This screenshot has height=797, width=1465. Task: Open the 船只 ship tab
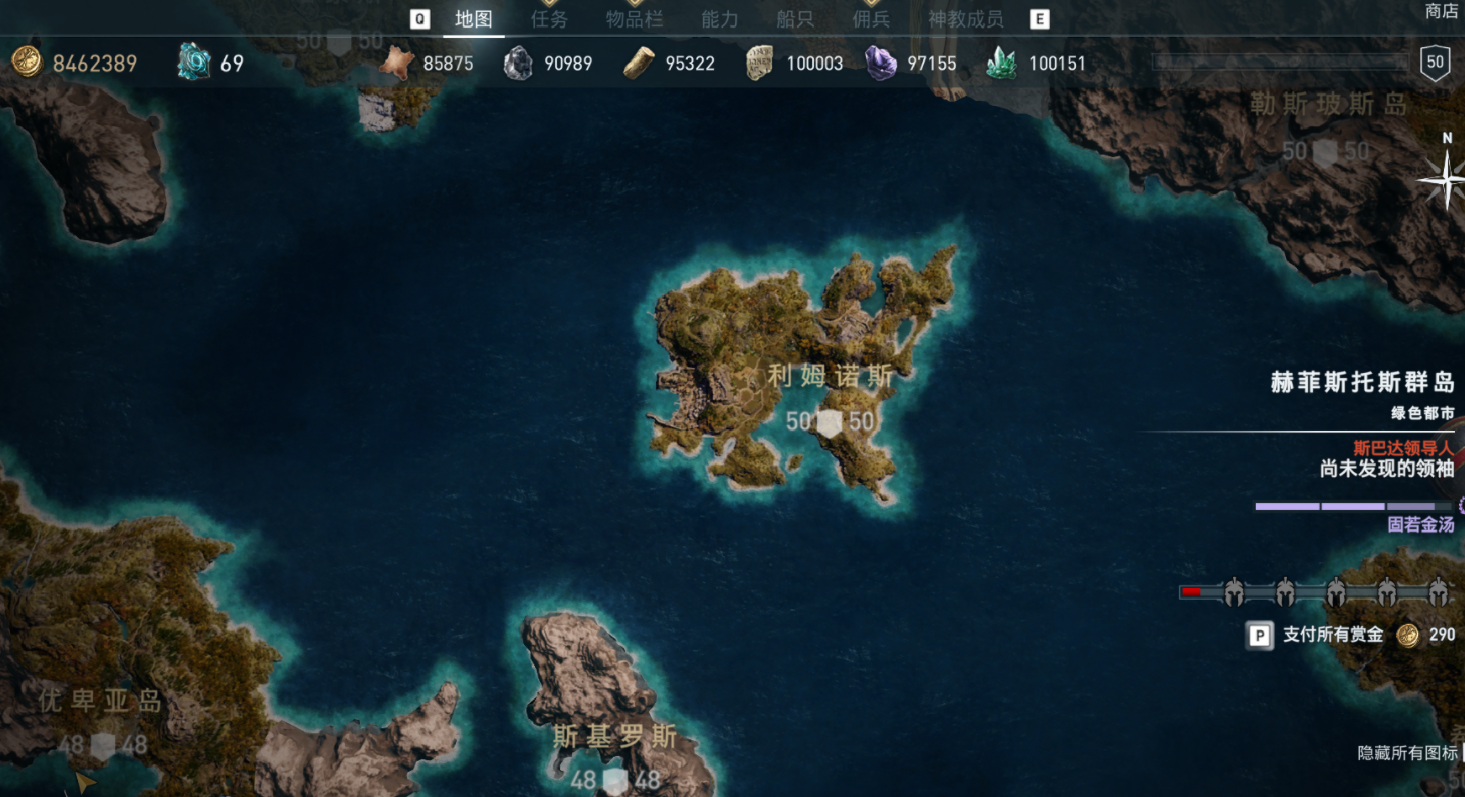click(x=794, y=19)
